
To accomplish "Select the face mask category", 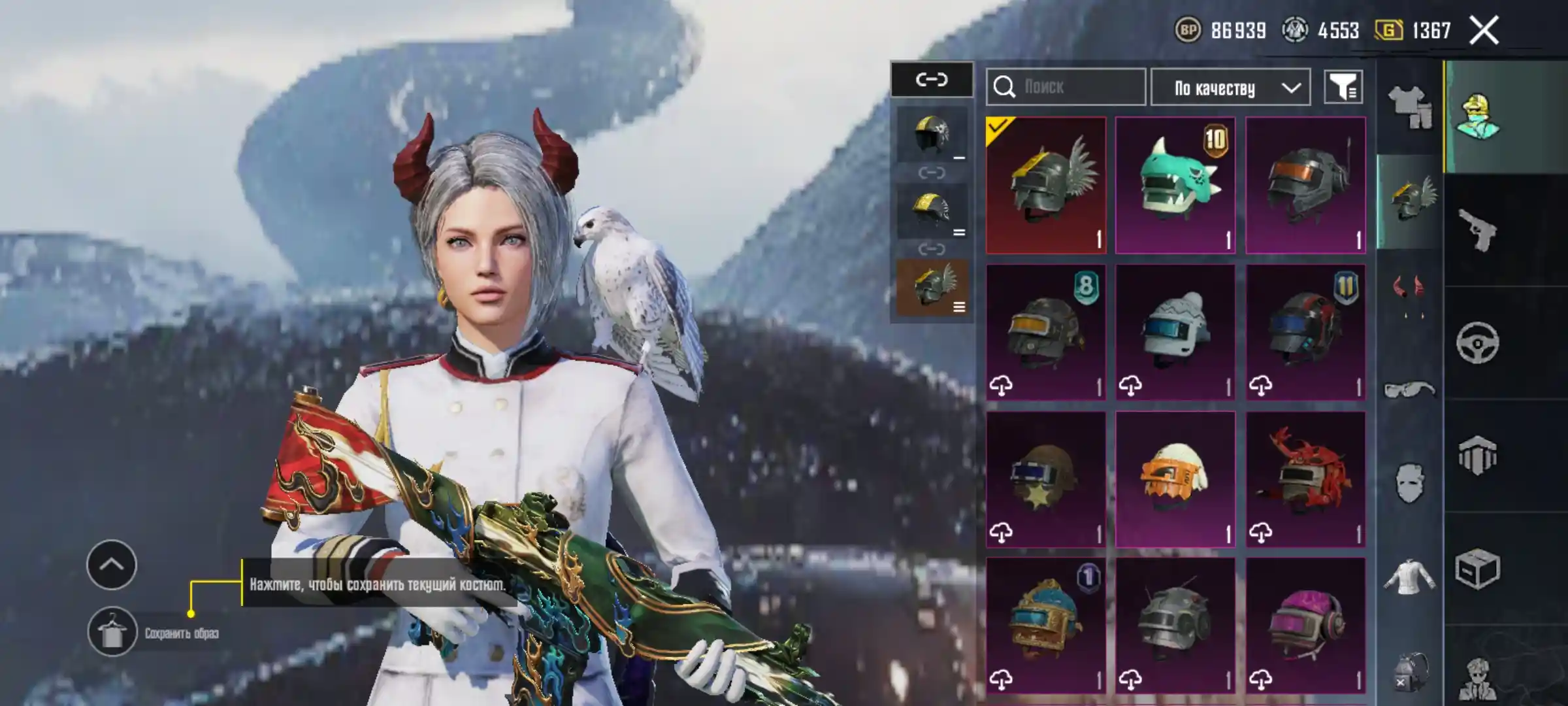I will point(1409,482).
